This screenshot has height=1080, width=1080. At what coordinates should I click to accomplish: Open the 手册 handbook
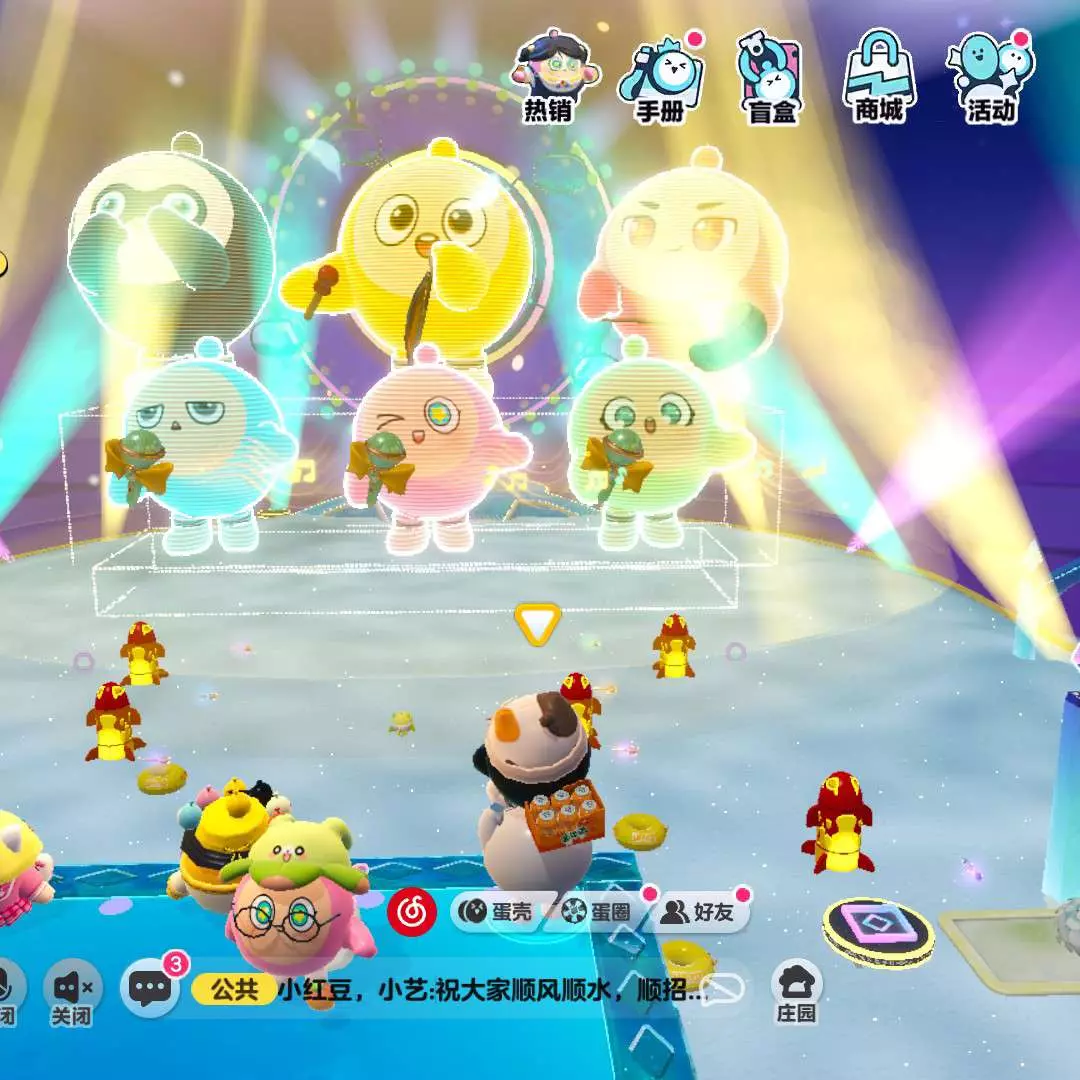pyautogui.click(x=660, y=77)
